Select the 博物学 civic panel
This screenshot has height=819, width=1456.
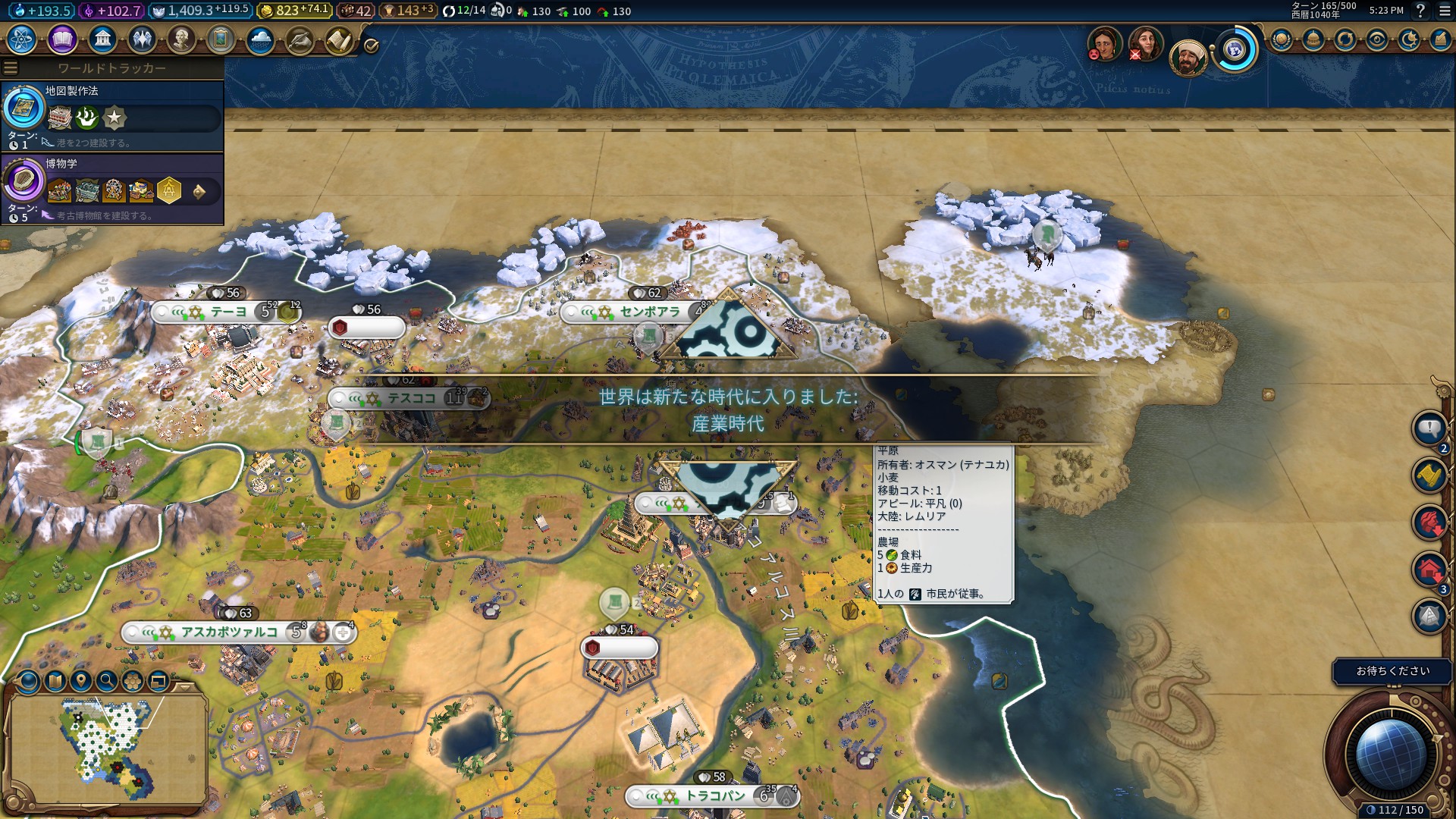[112, 189]
